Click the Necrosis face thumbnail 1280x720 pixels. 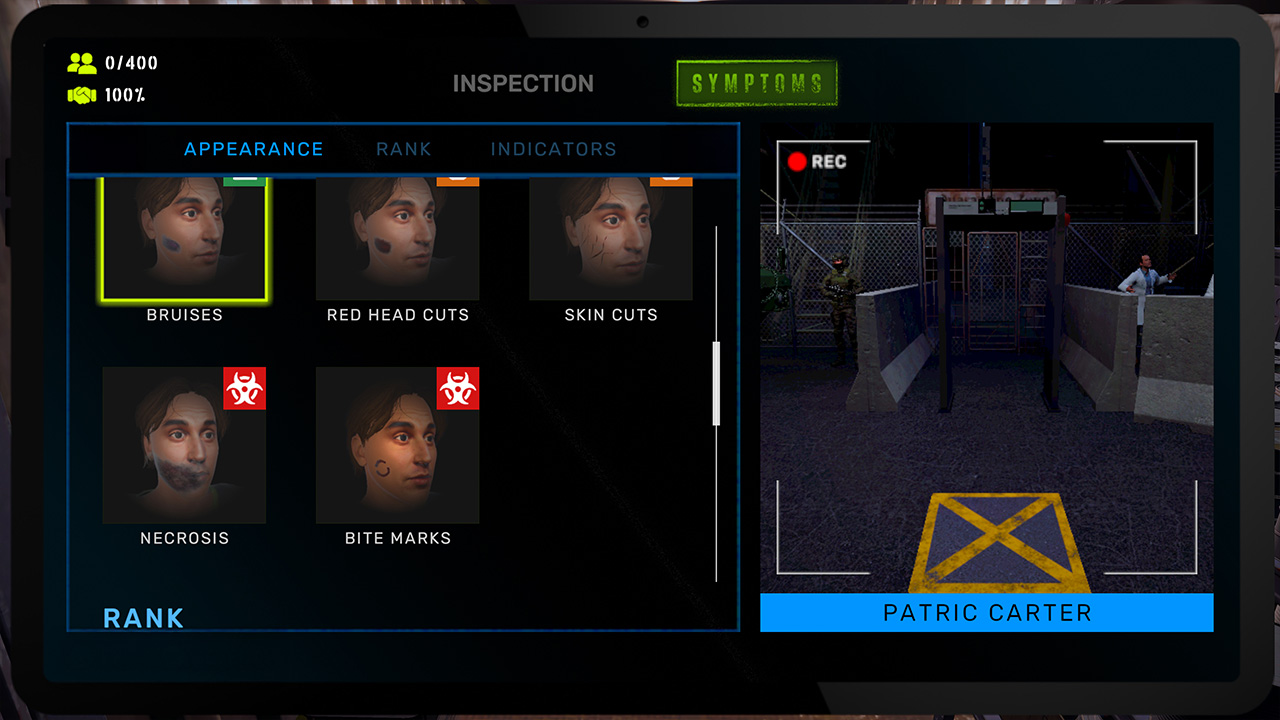tap(184, 445)
